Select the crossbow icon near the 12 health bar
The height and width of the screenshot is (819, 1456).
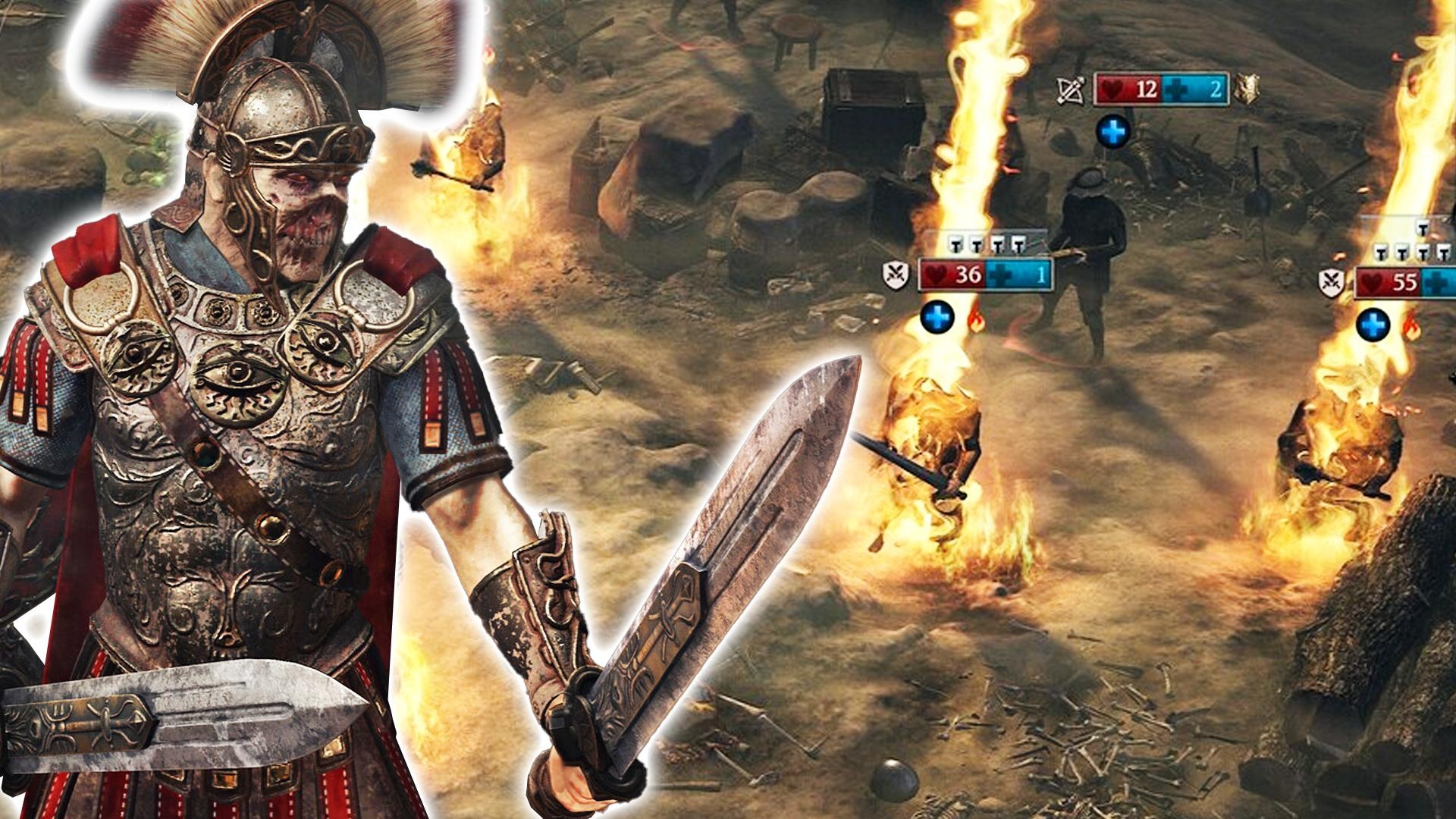point(1069,89)
